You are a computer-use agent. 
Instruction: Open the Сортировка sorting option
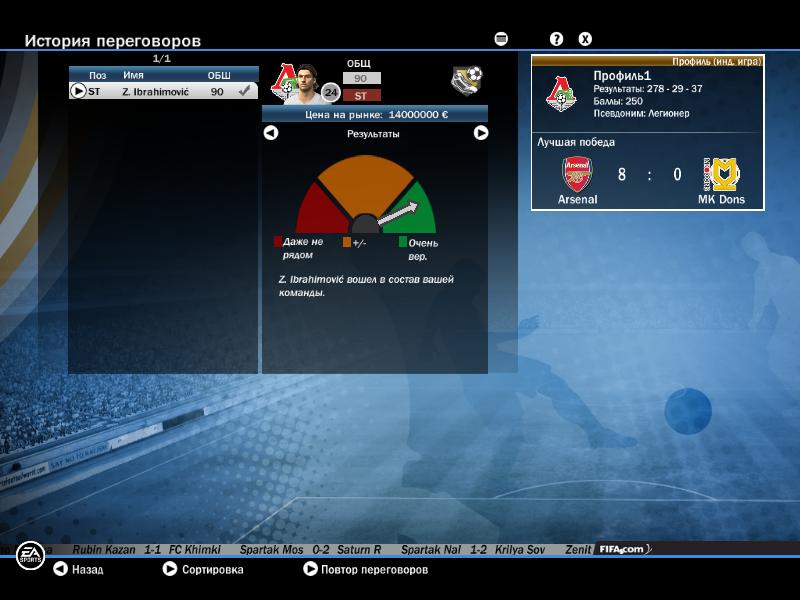pos(203,570)
